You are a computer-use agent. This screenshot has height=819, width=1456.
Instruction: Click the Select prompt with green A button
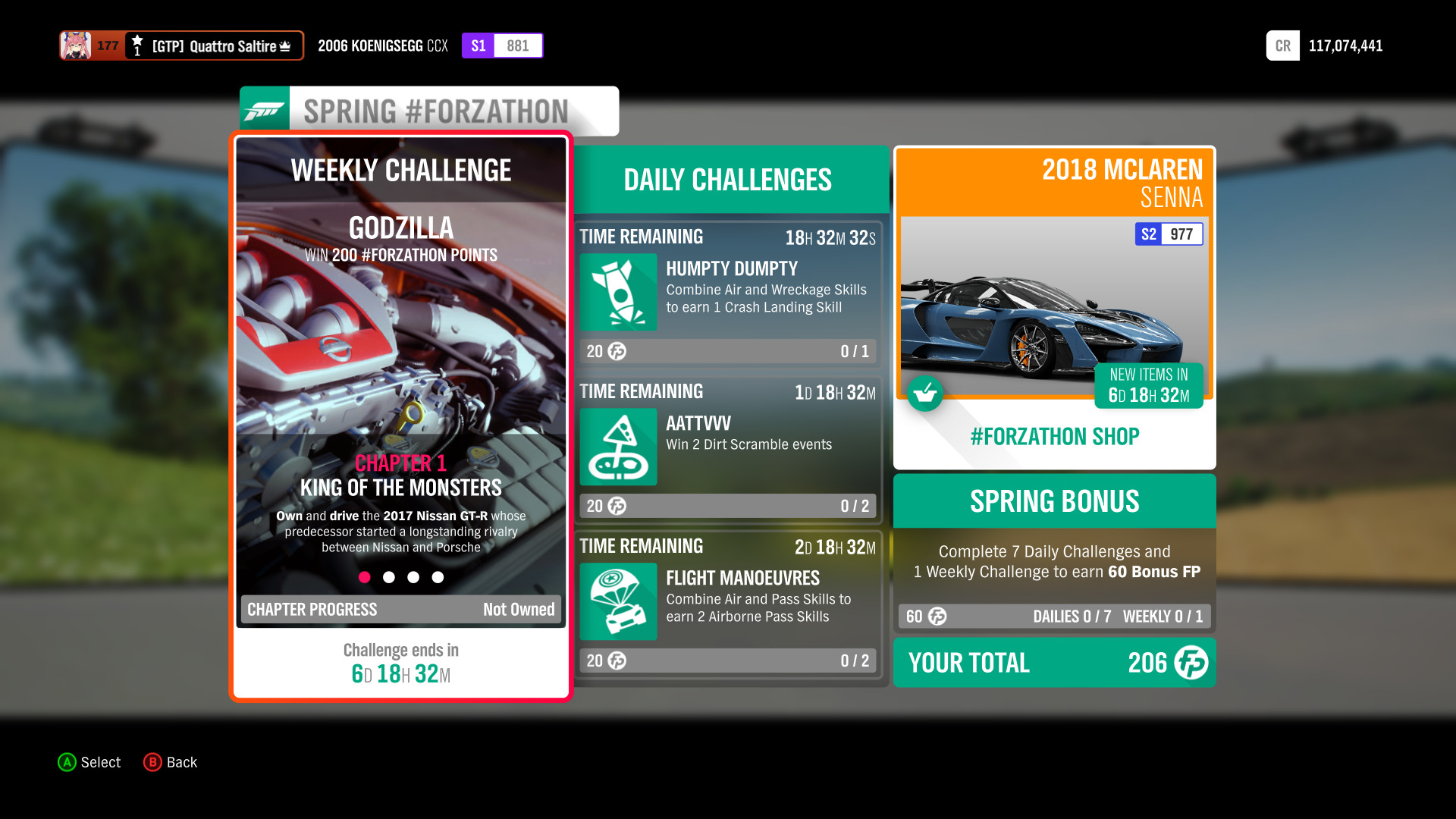click(89, 762)
